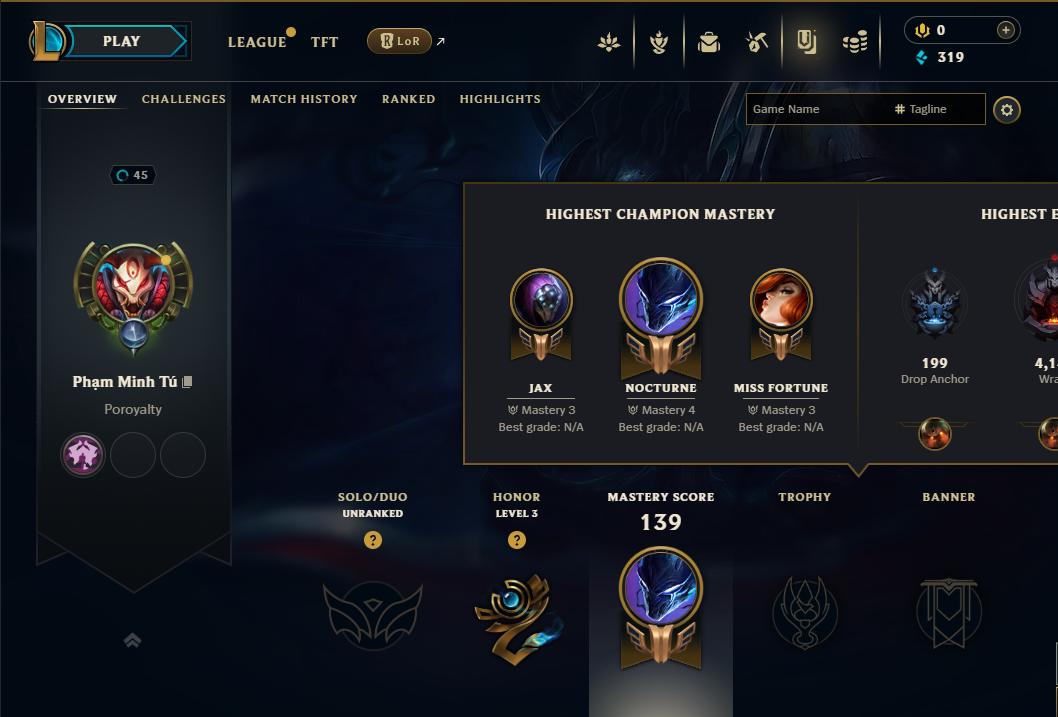Click the Solo/Duo question mark icon
The image size is (1058, 717).
[x=373, y=540]
